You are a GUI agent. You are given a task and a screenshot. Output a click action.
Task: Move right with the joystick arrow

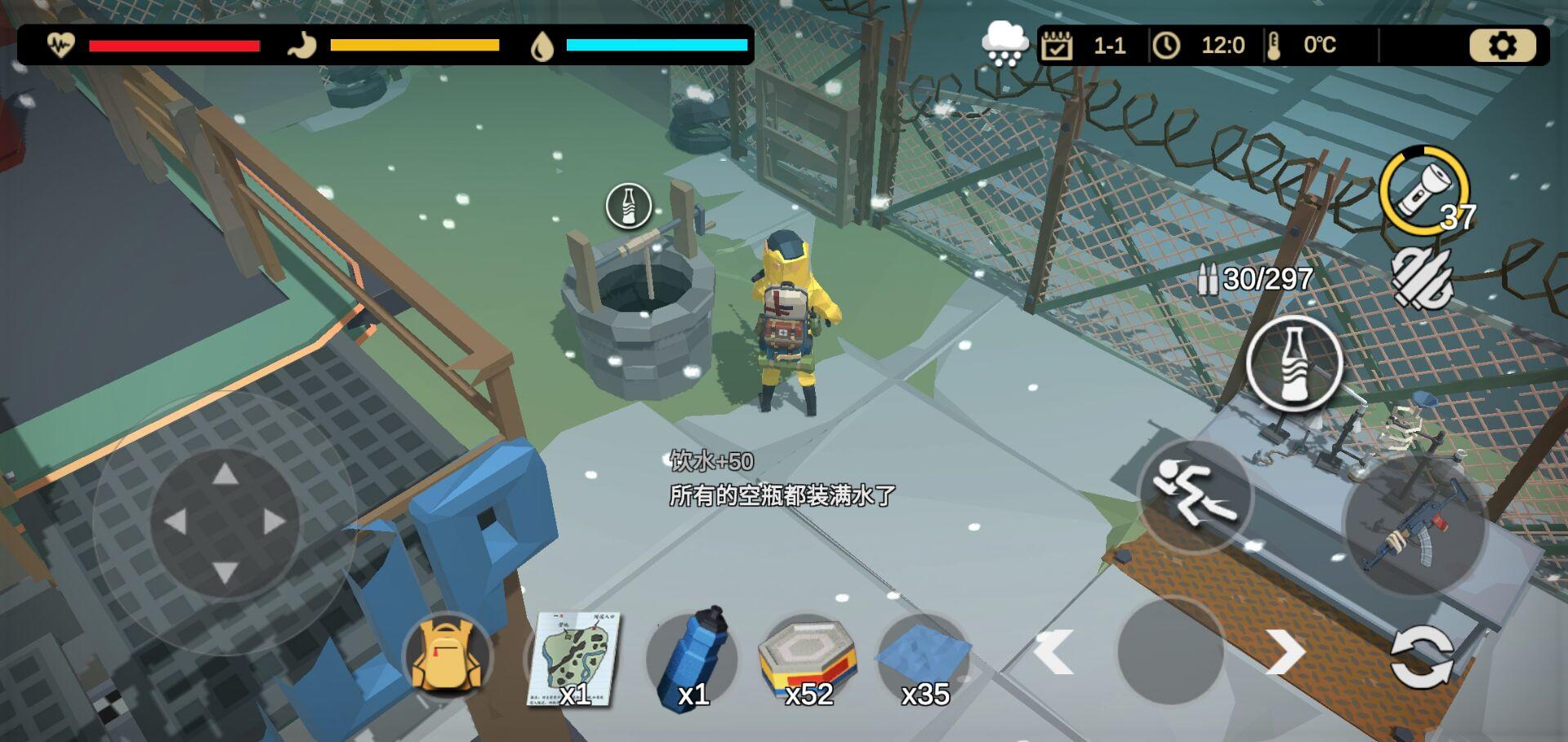click(x=275, y=522)
